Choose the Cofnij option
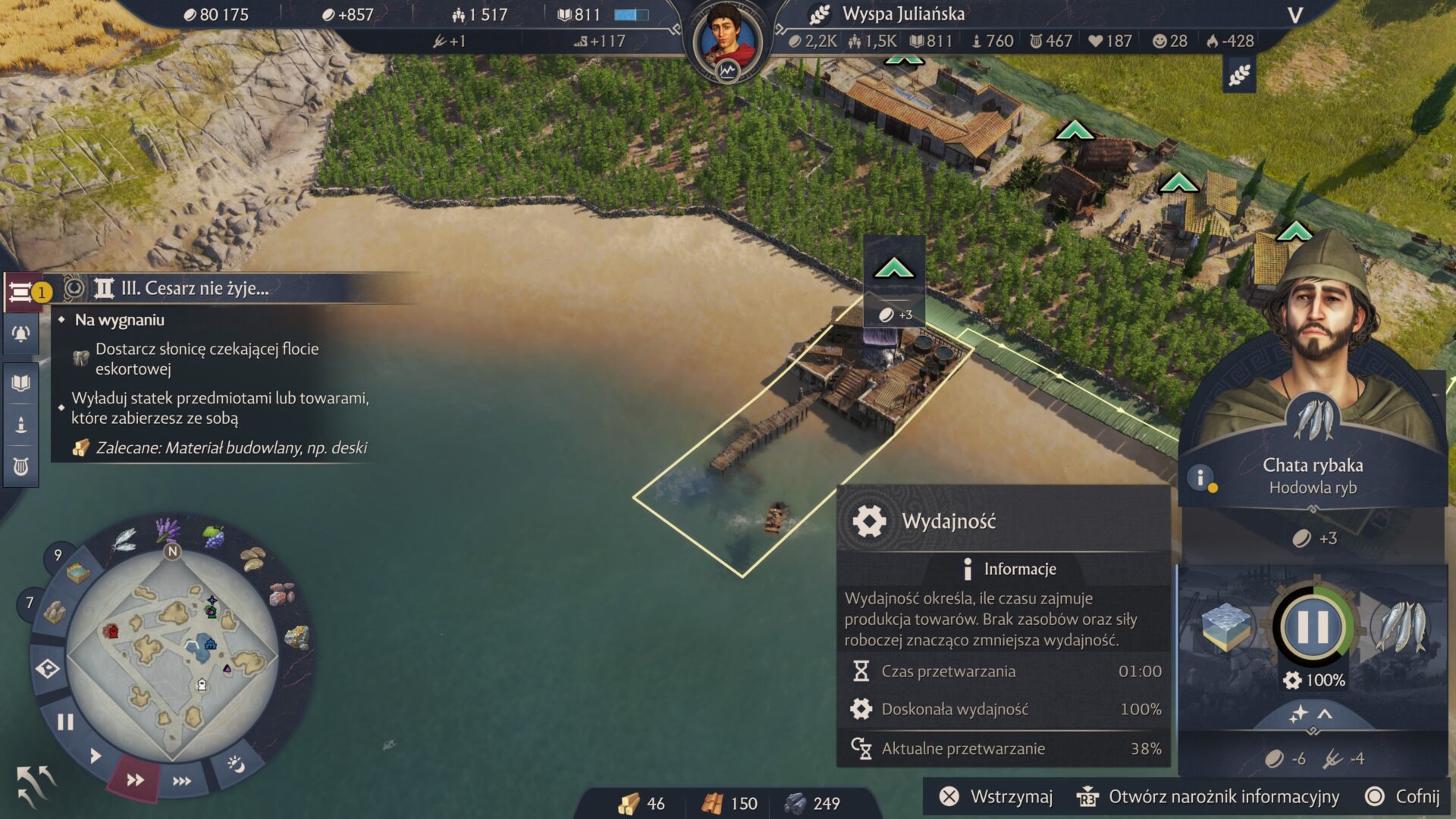1456x819 pixels. 1402,796
